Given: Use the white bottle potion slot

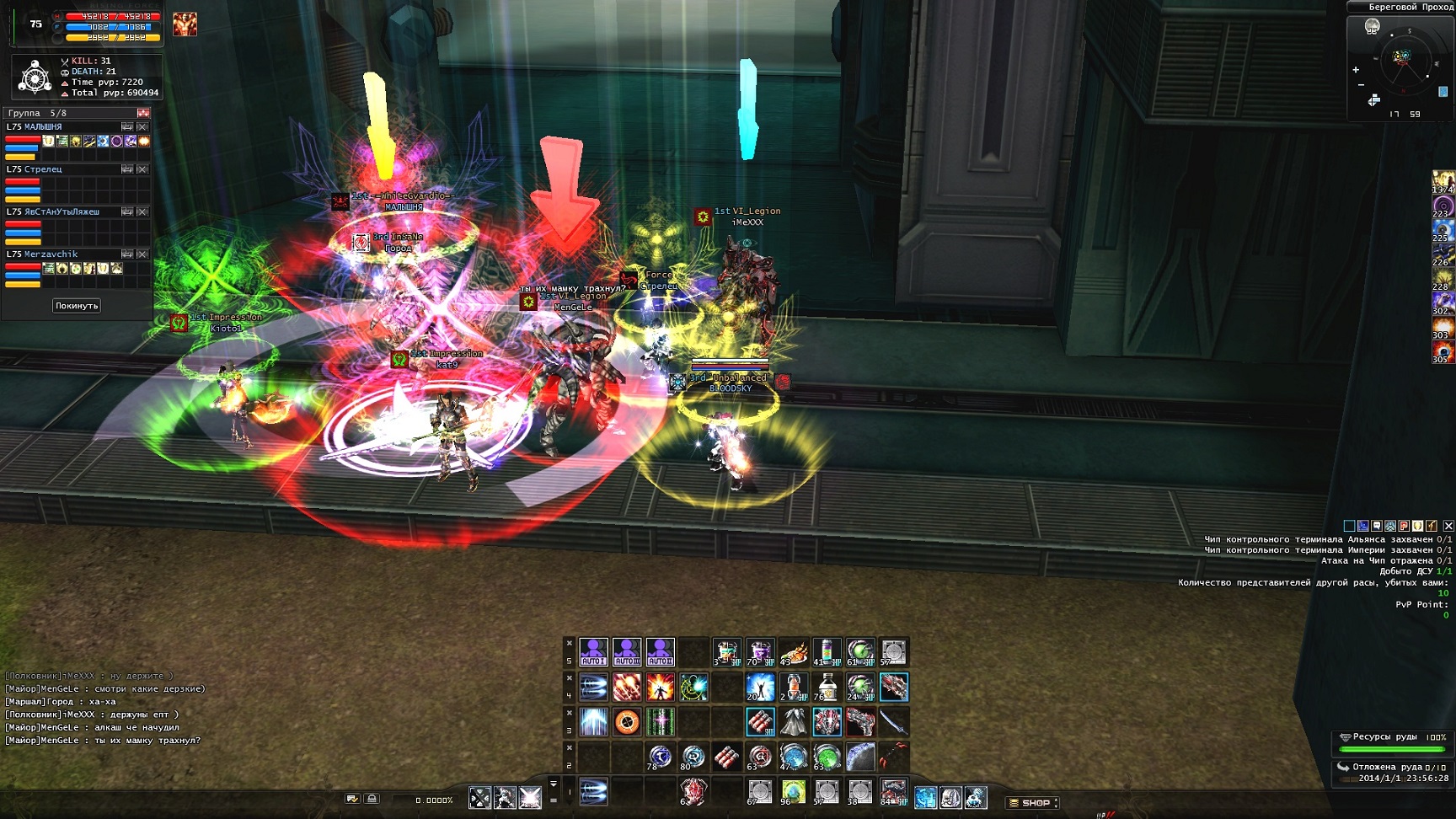Looking at the screenshot, I should (x=827, y=687).
